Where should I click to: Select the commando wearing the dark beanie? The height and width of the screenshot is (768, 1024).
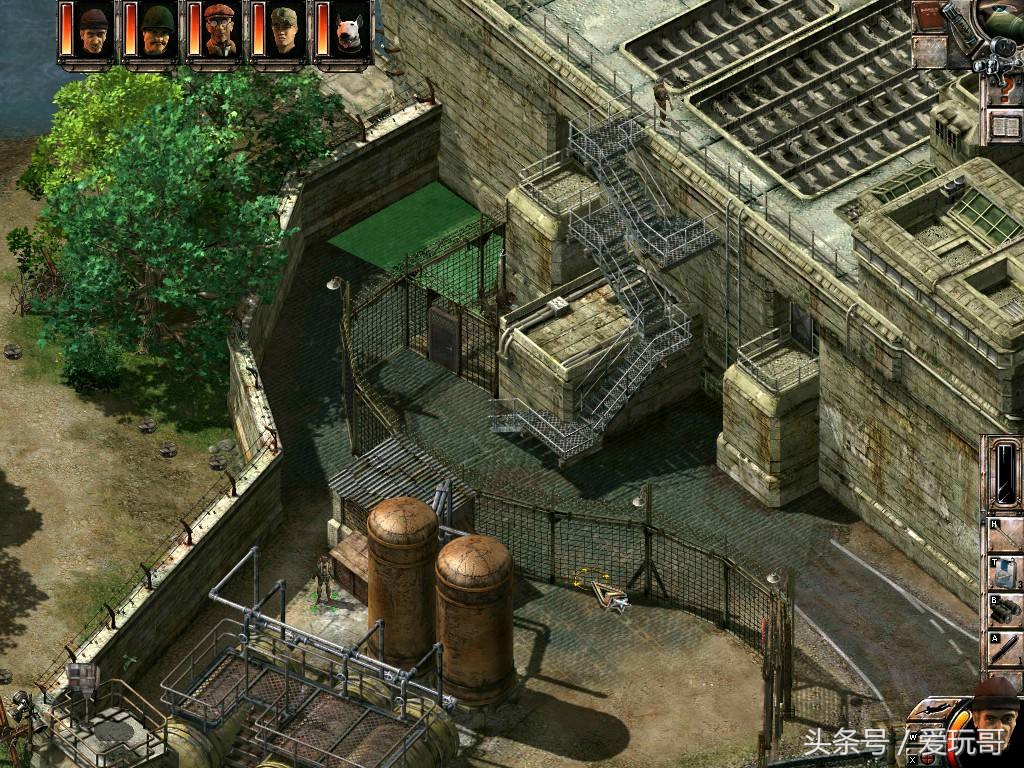pyautogui.click(x=93, y=31)
